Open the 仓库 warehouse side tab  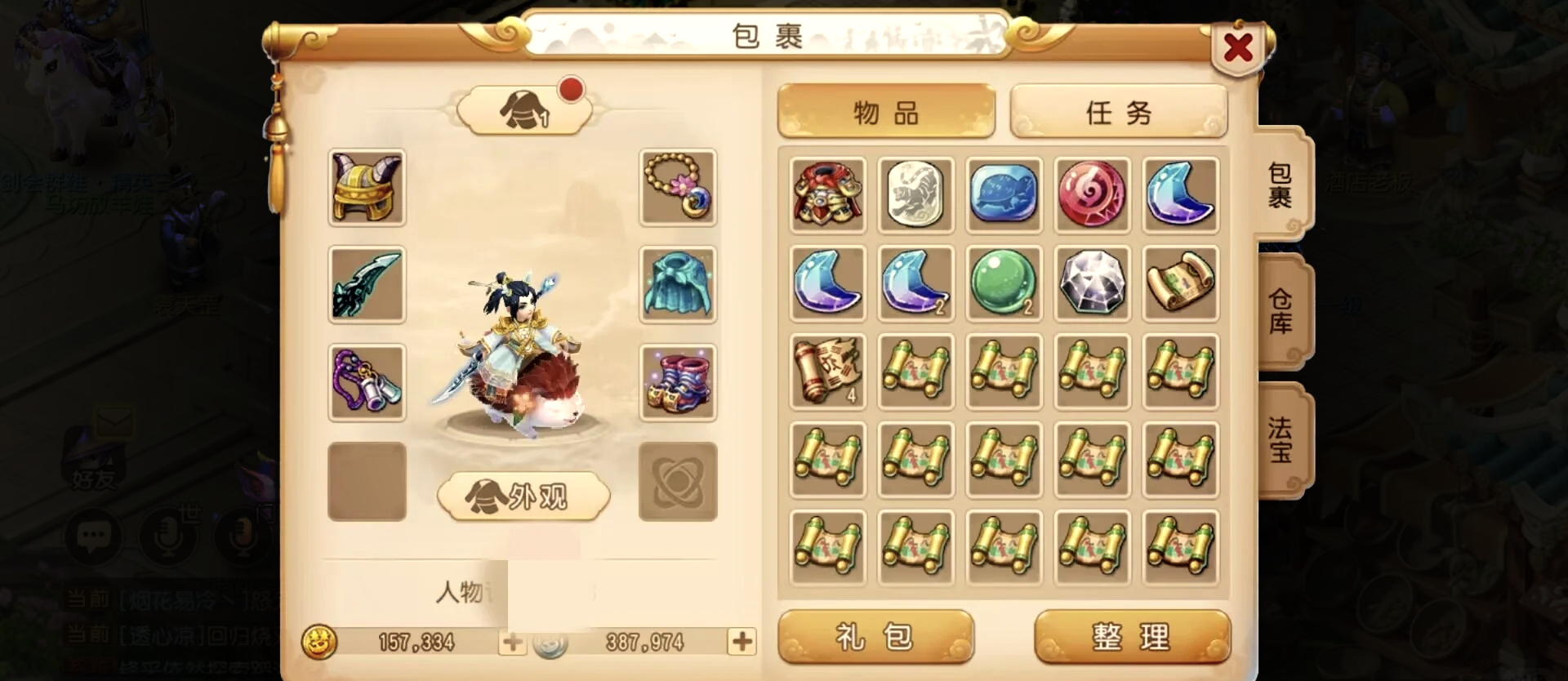coord(1281,311)
